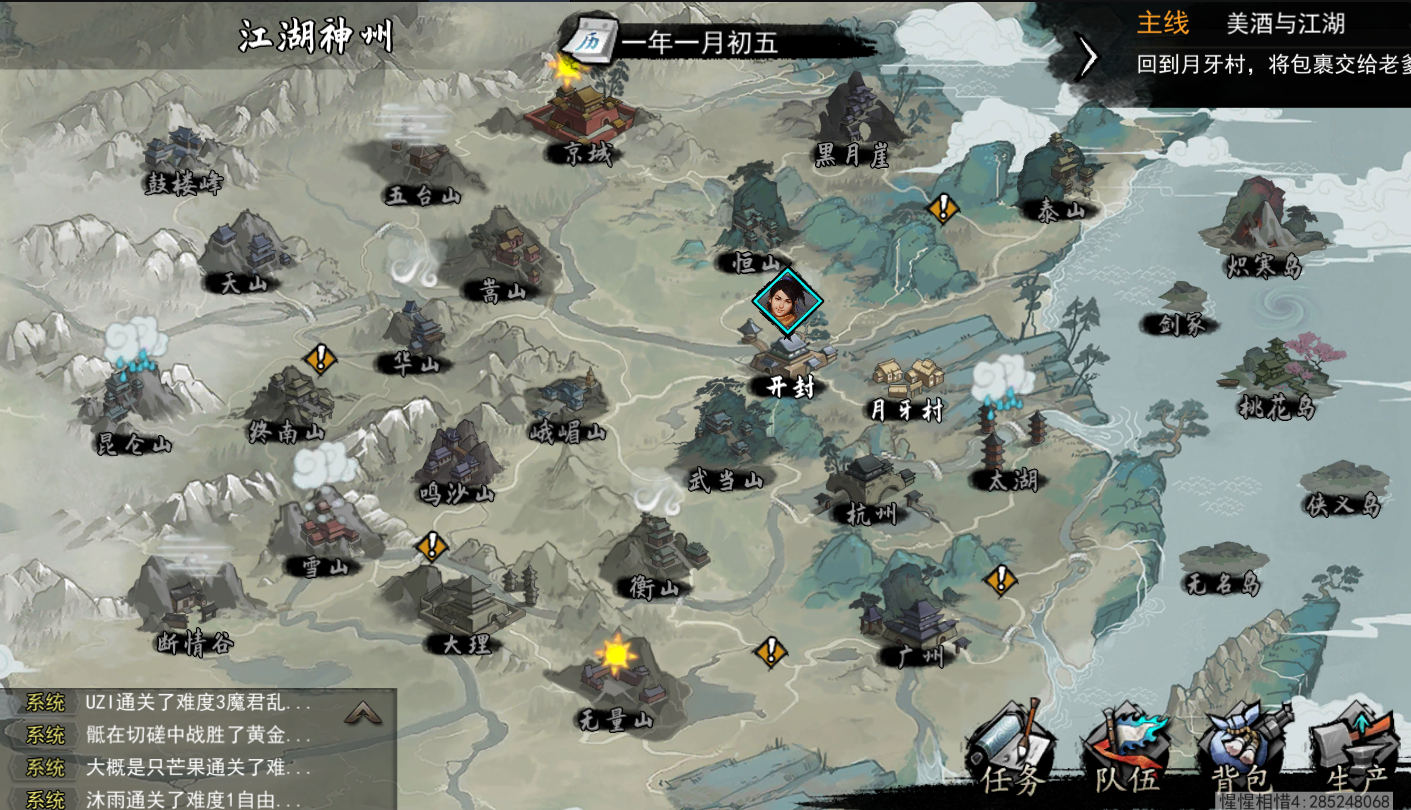Open the calendar date icon
The image size is (1411, 810).
(586, 41)
